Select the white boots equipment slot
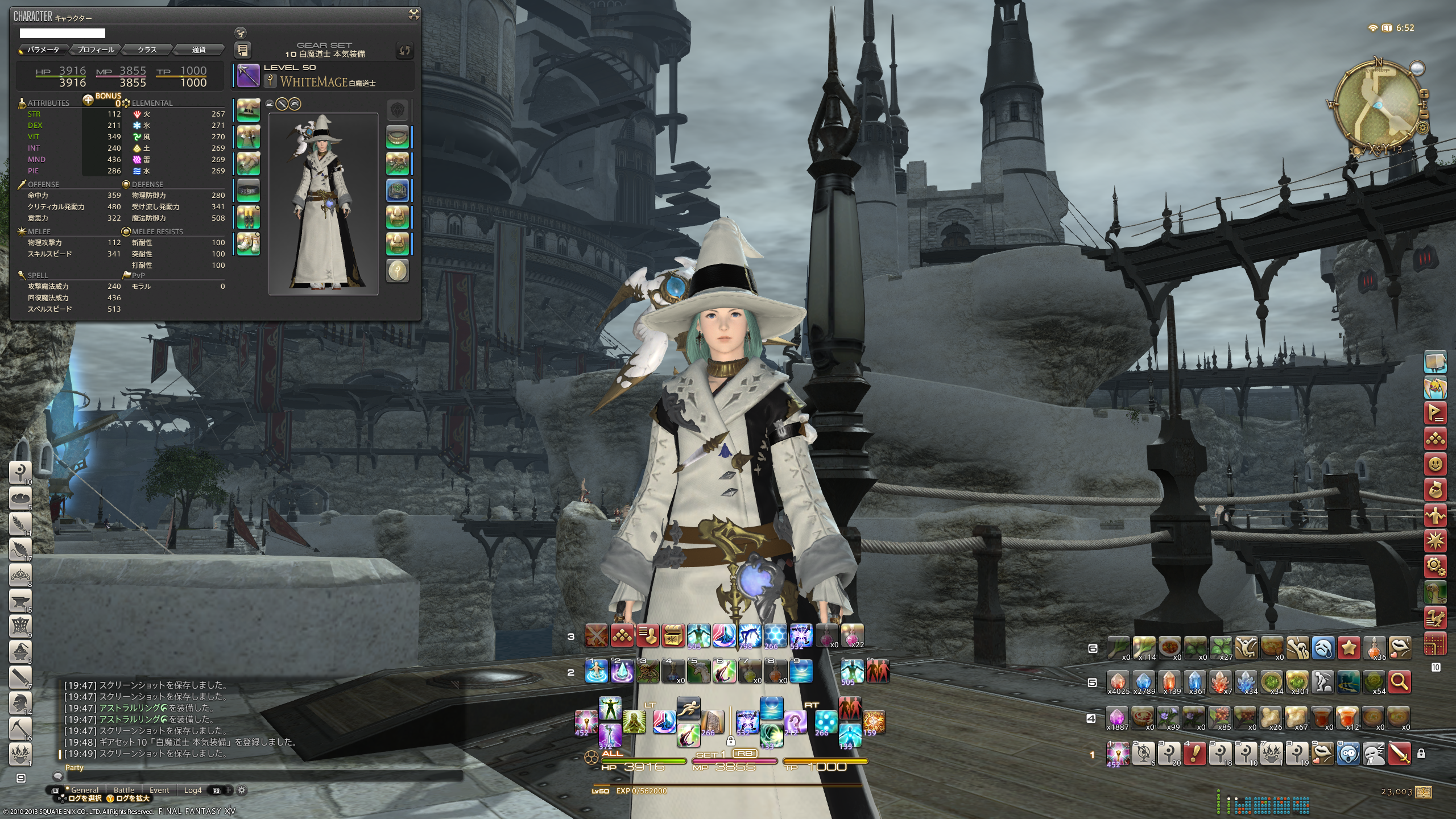1456x819 pixels. 249,244
